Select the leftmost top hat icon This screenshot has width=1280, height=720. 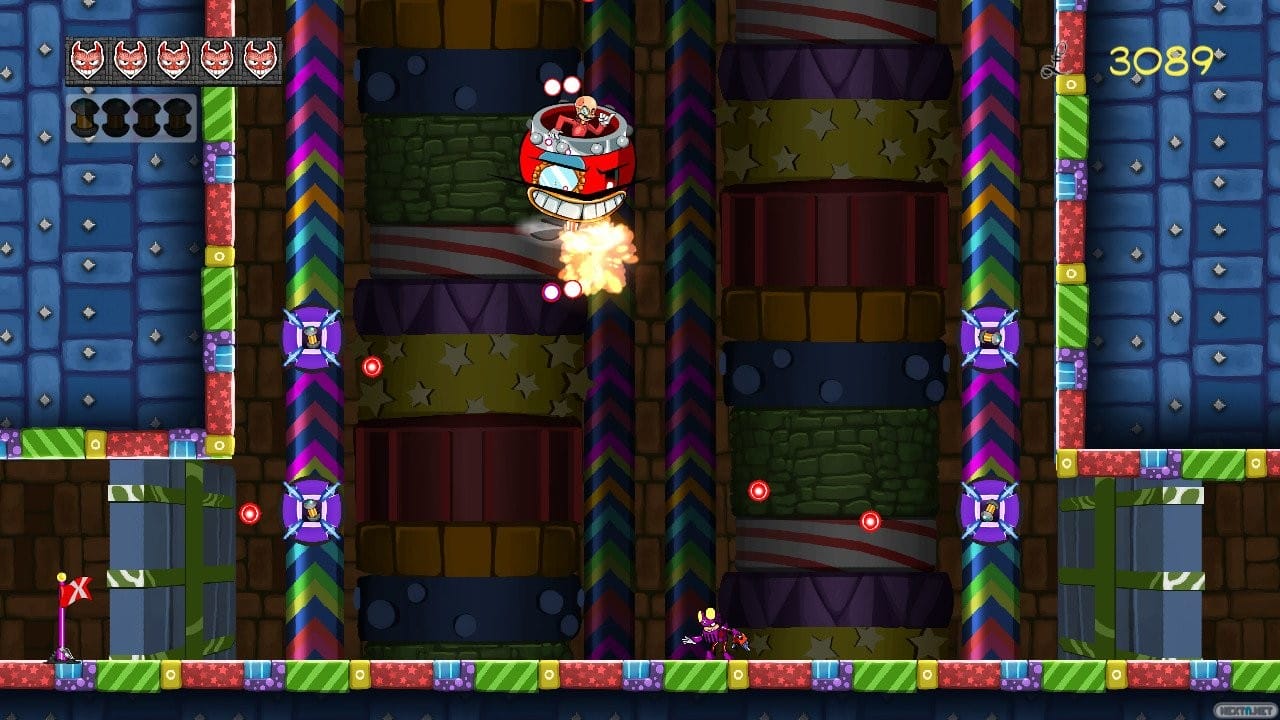point(85,118)
